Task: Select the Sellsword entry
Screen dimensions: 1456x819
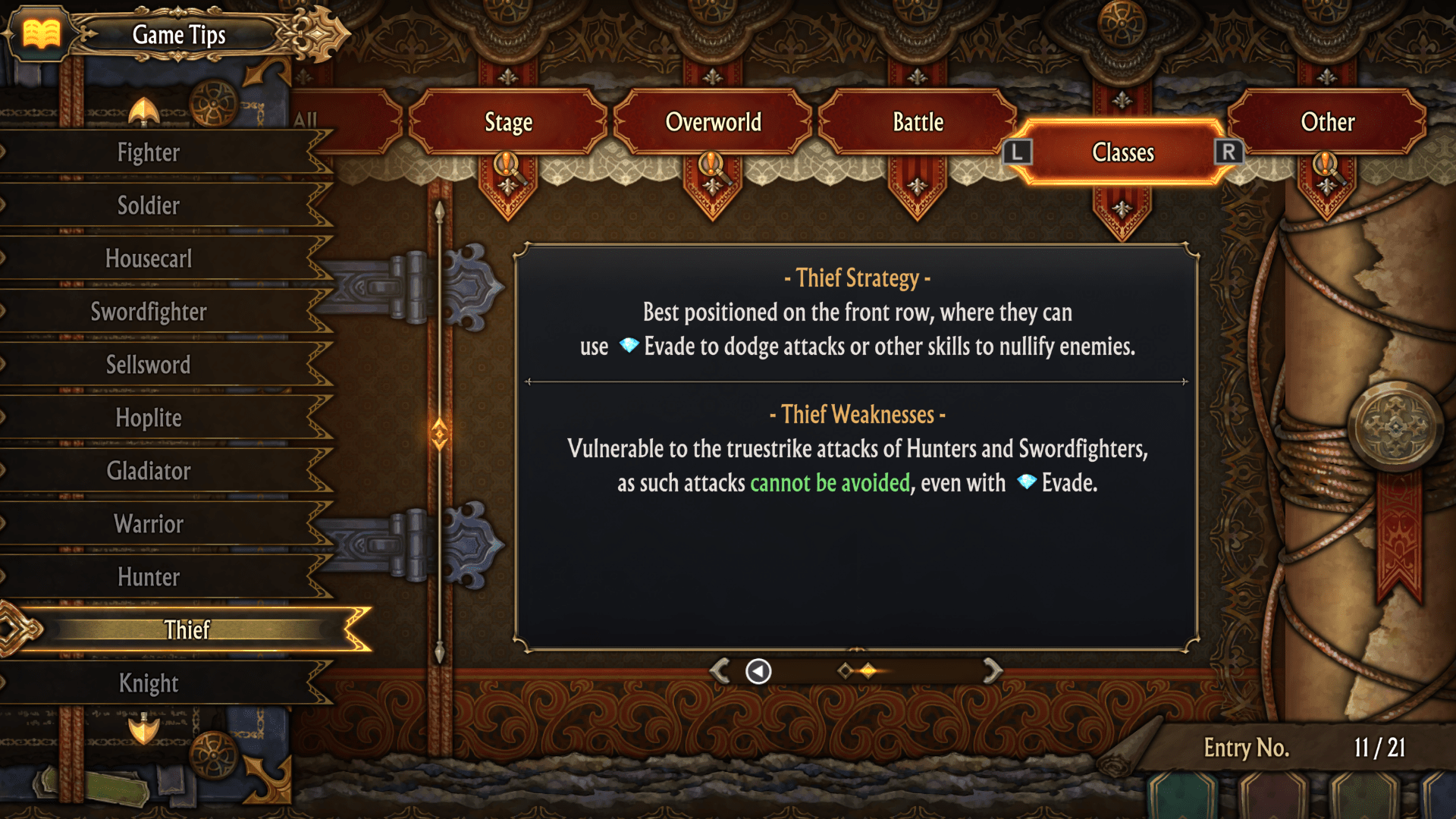Action: [x=149, y=365]
